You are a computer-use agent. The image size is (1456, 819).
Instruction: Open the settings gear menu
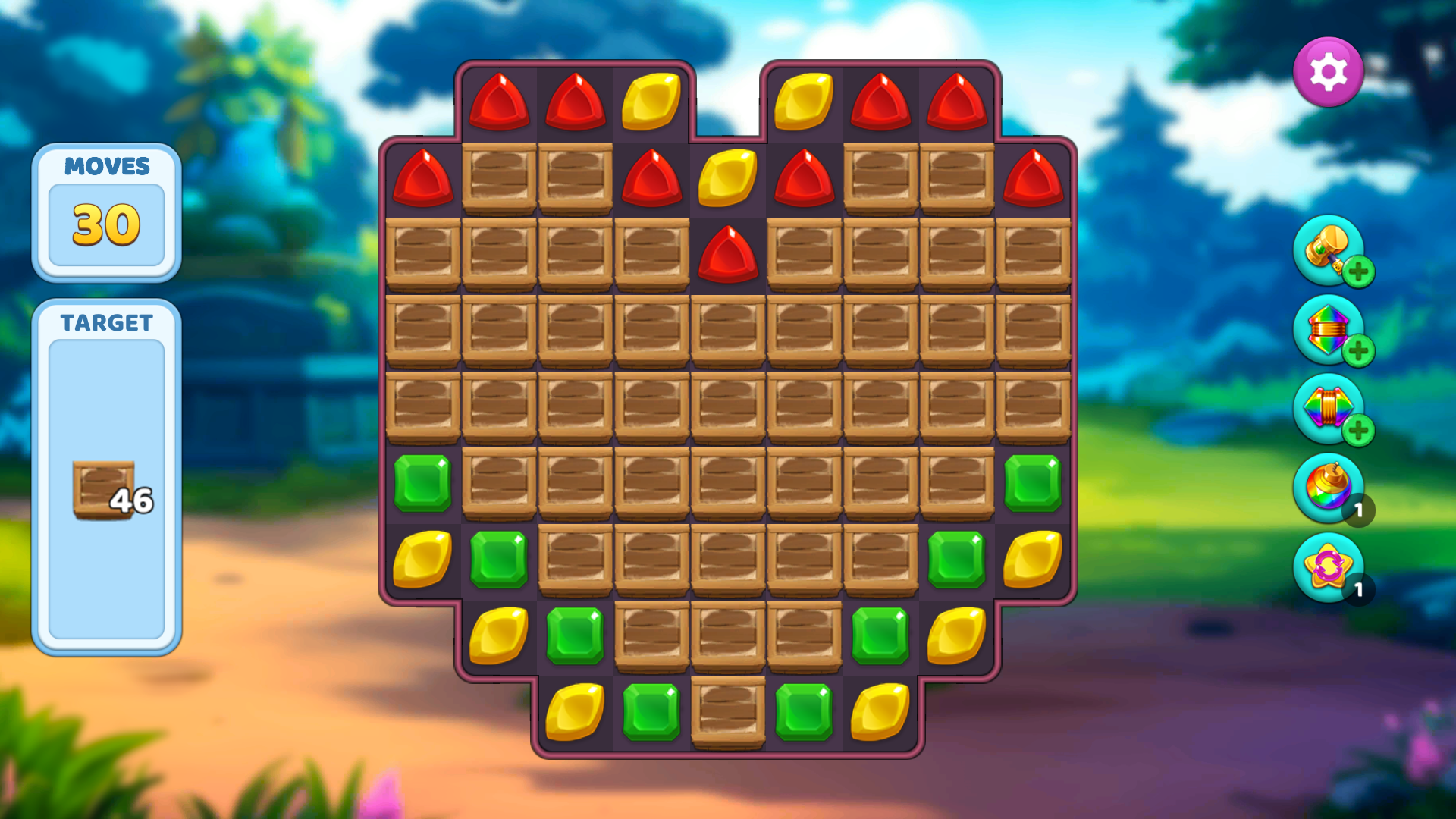click(x=1329, y=71)
